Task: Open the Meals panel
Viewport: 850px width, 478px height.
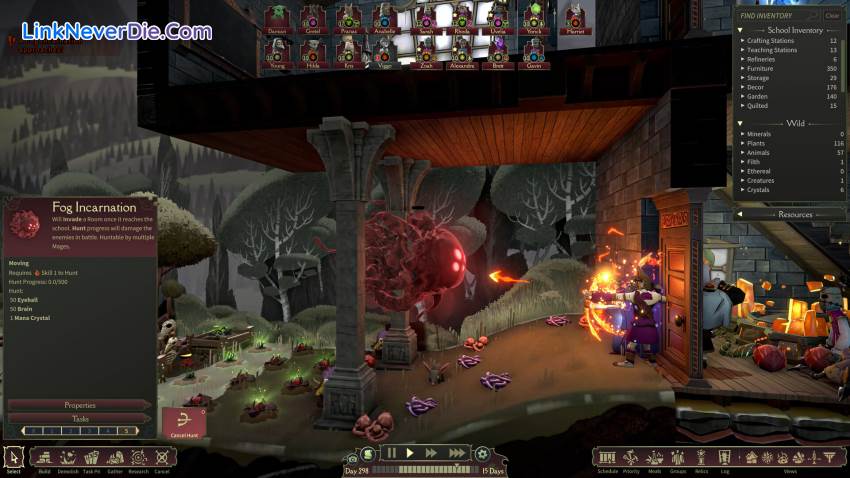Action: coord(655,458)
